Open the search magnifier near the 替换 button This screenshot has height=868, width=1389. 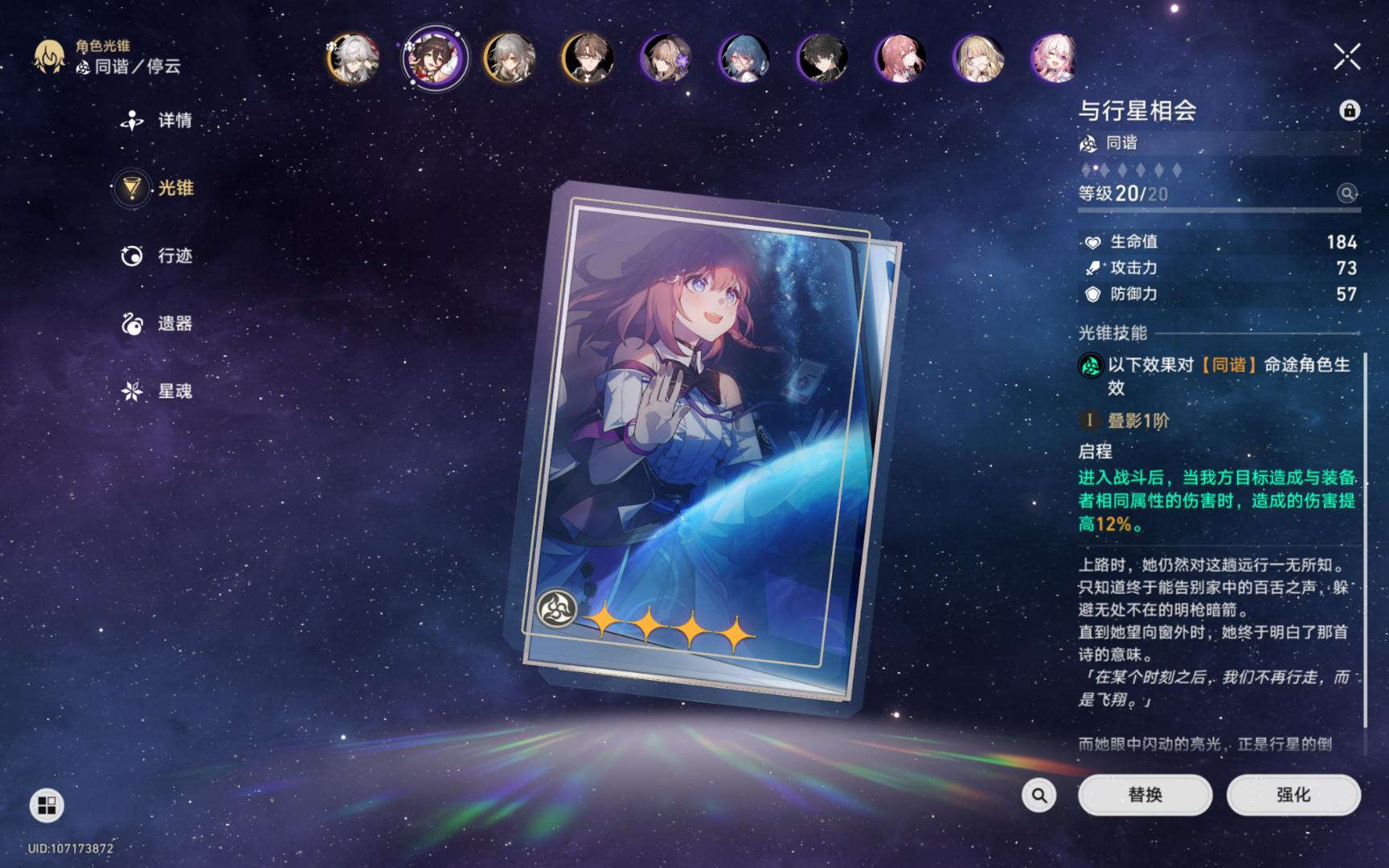tap(1038, 794)
